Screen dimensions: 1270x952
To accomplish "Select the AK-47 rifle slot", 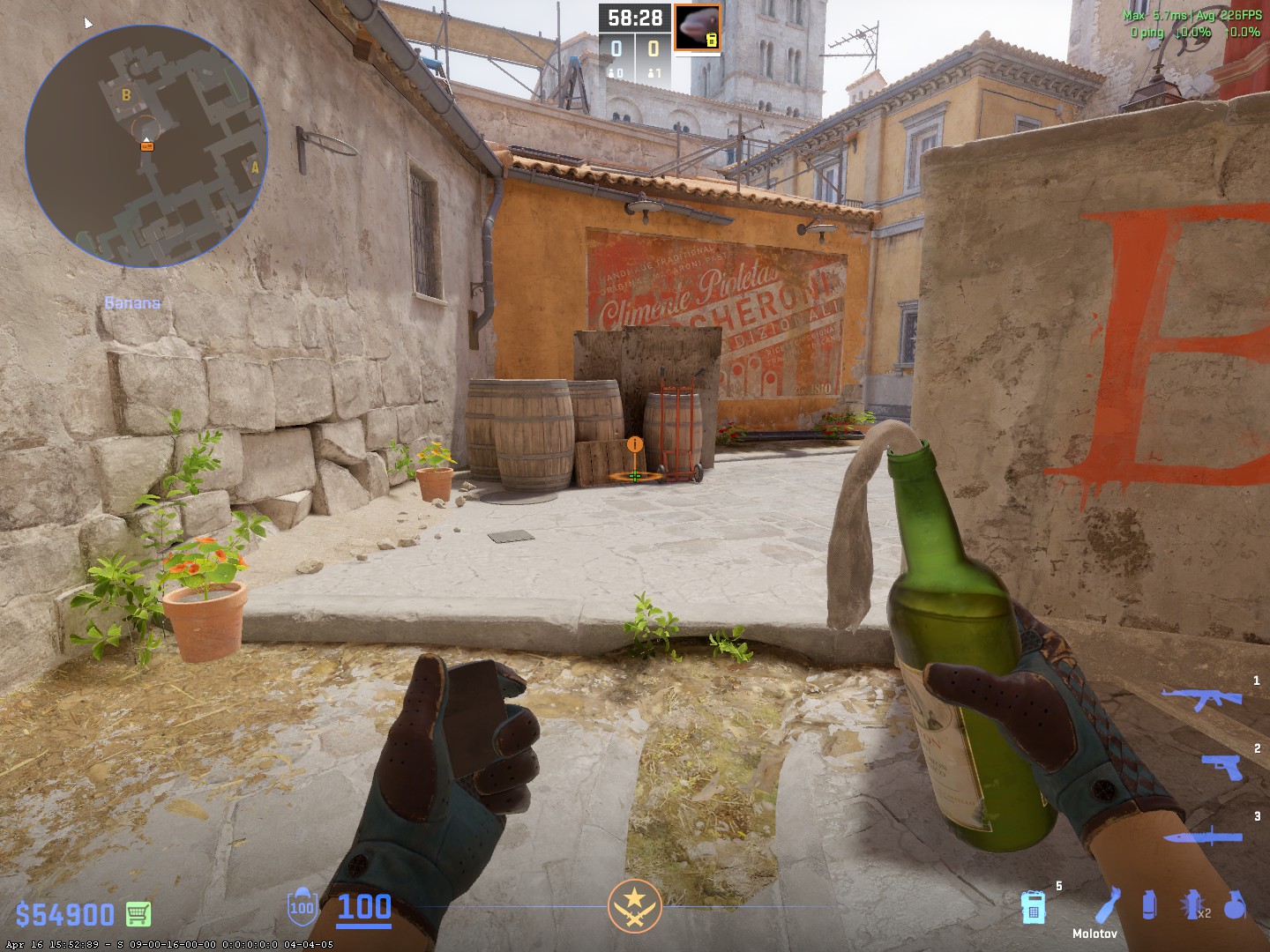I will (x=1200, y=698).
